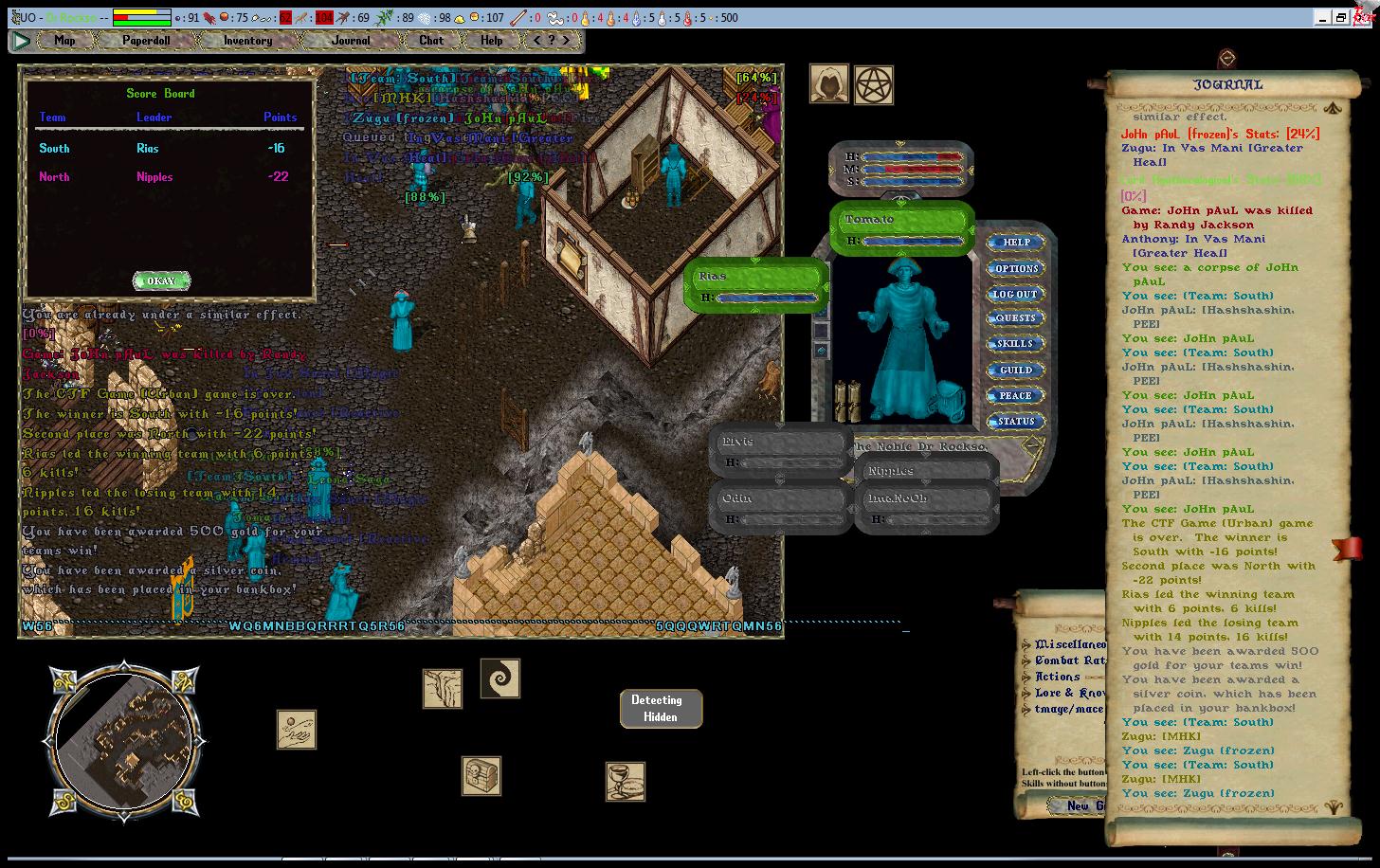Open the Inventory menu
1380x868 pixels.
(247, 41)
